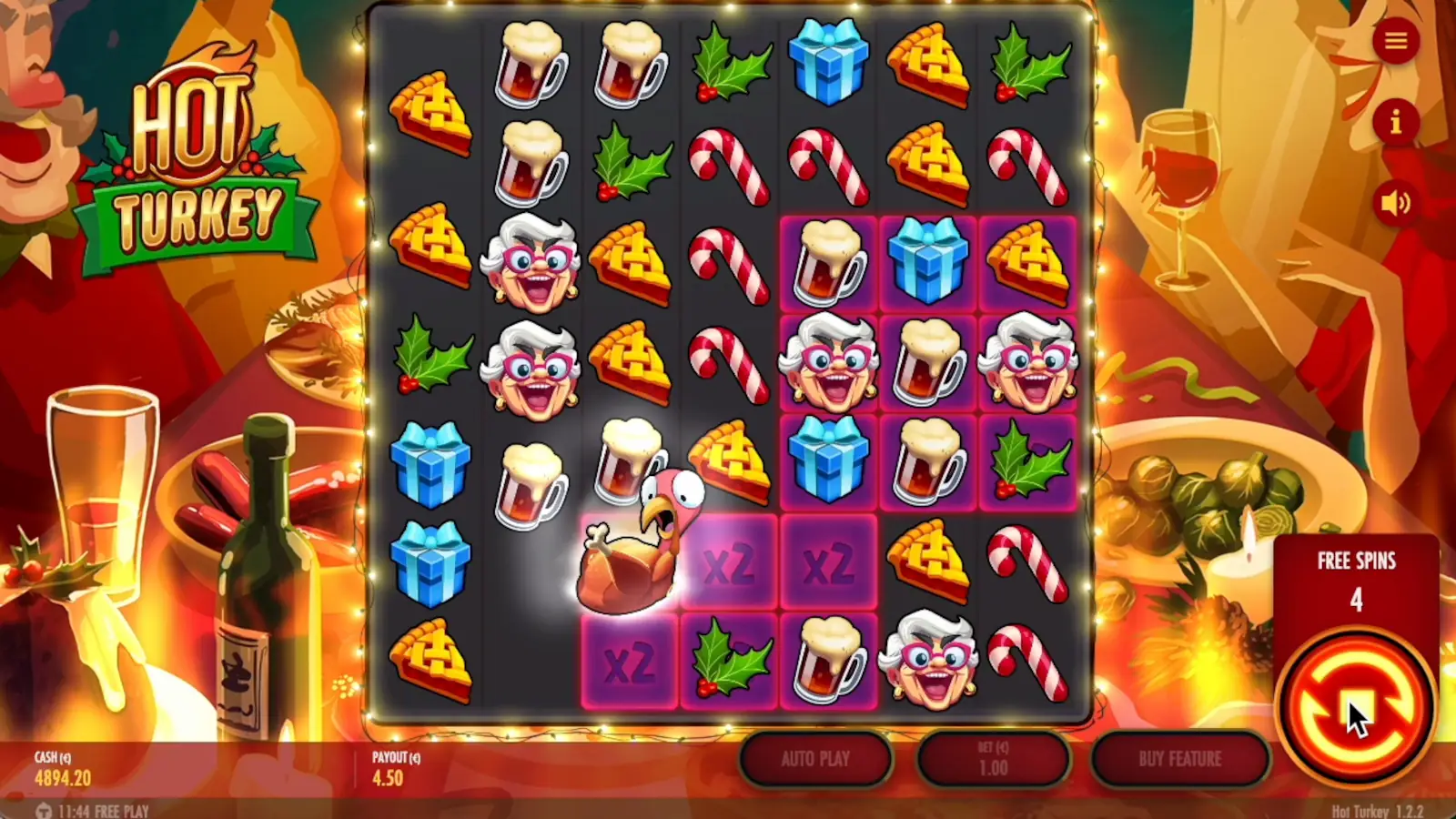The height and width of the screenshot is (819, 1456).
Task: Click the blue gift box symbol in the top row
Action: (828, 64)
